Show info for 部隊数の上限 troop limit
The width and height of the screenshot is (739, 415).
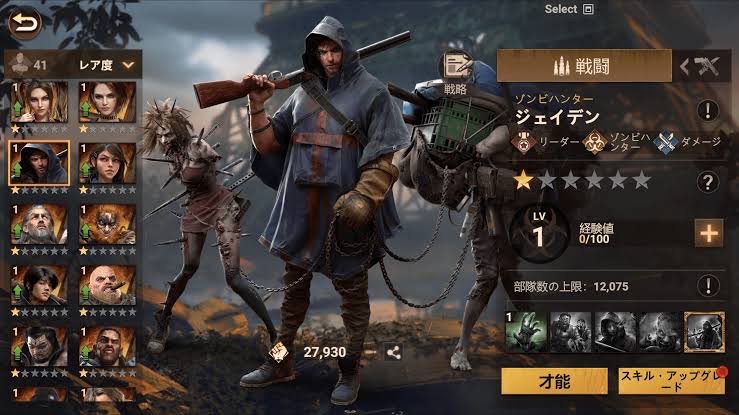click(x=709, y=285)
